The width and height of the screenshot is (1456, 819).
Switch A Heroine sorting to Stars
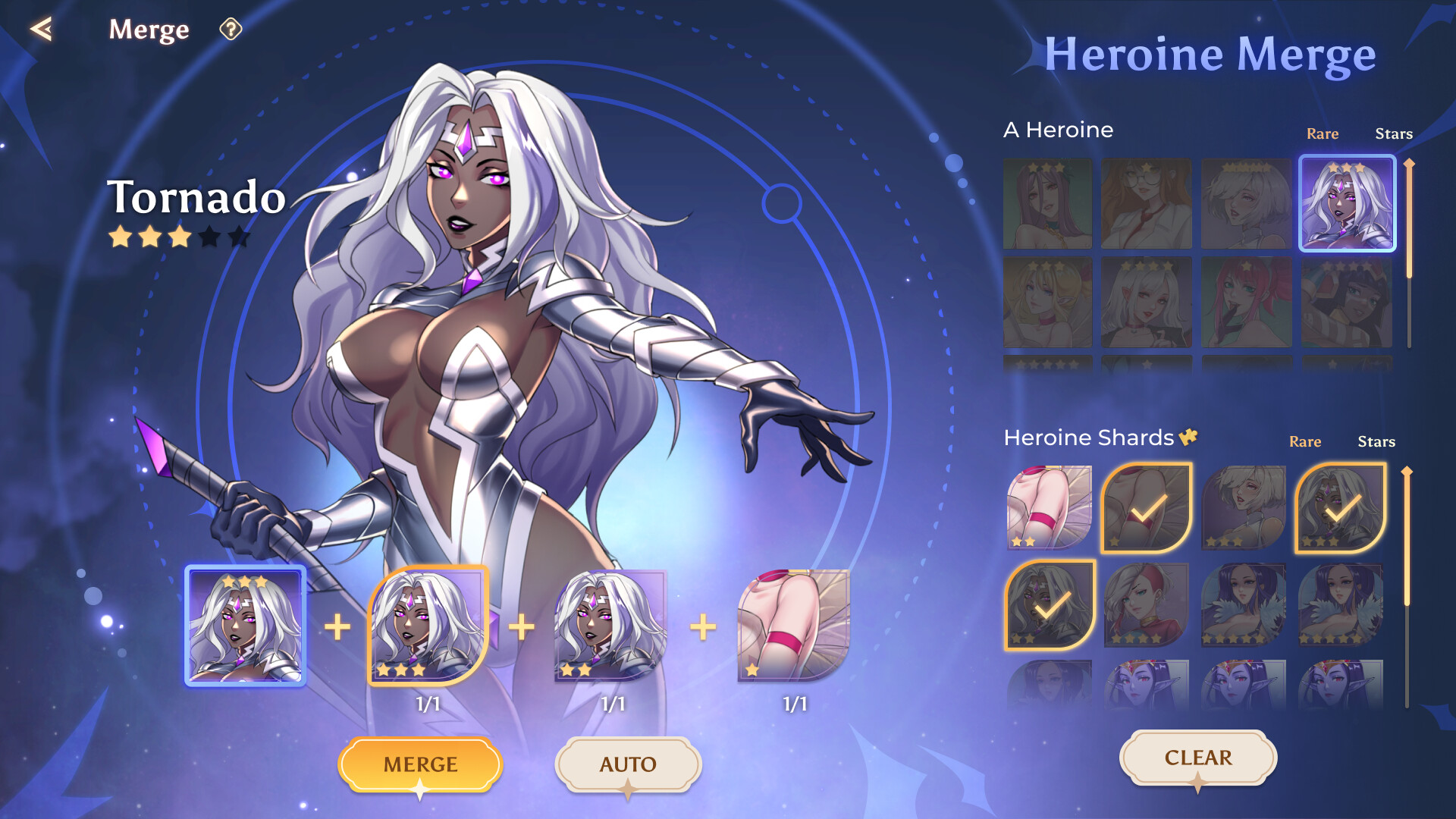click(1395, 133)
